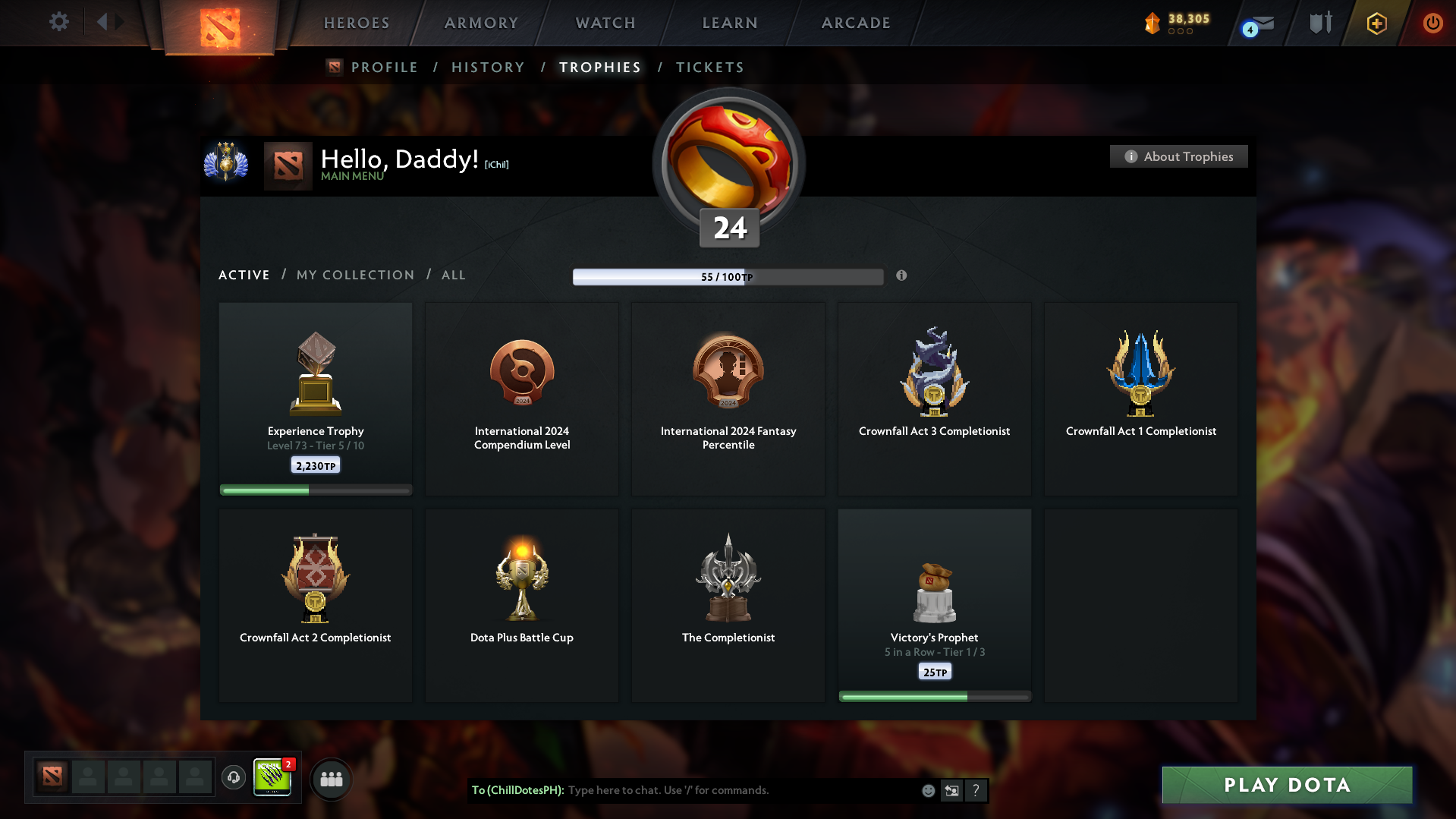
Task: Switch to the ALL trophies filter
Action: [x=453, y=275]
